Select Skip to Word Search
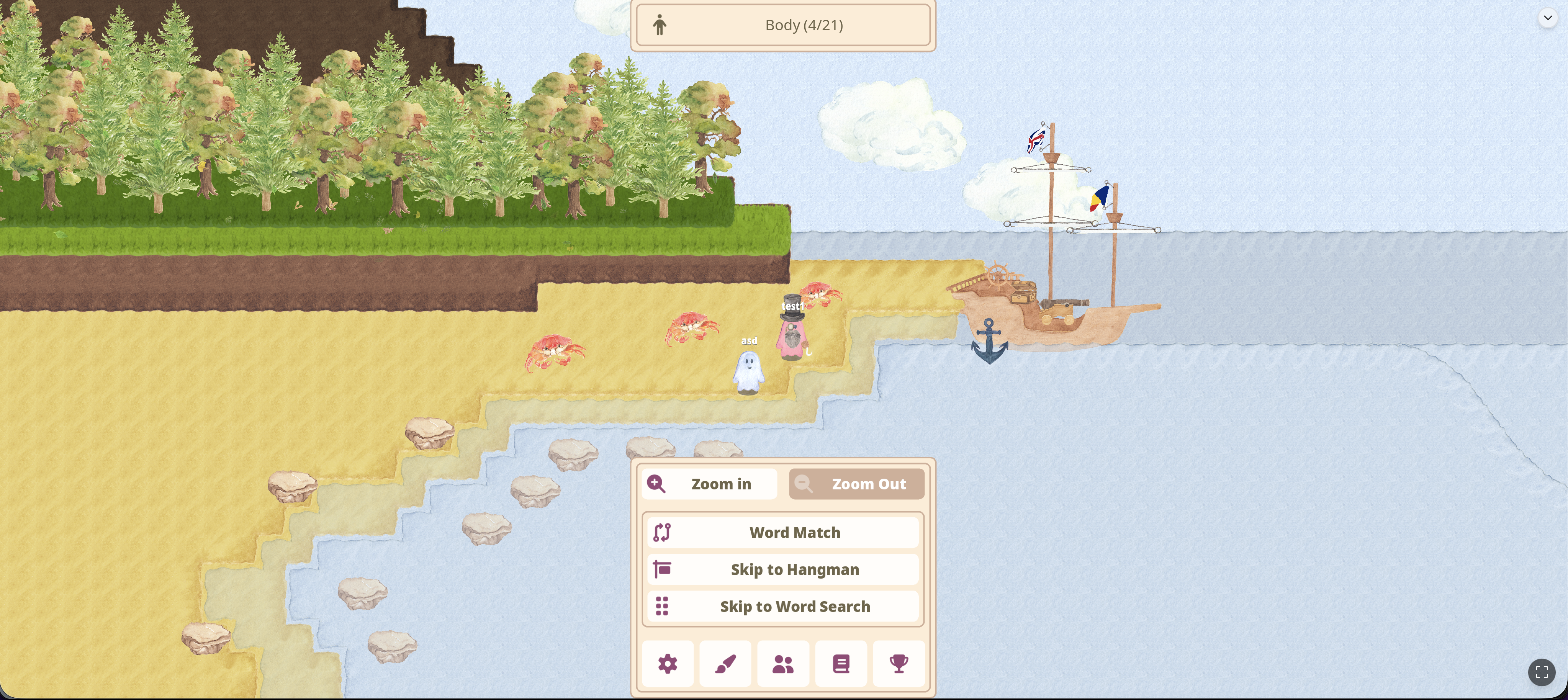Screen dimensions: 1568x700 783,606
